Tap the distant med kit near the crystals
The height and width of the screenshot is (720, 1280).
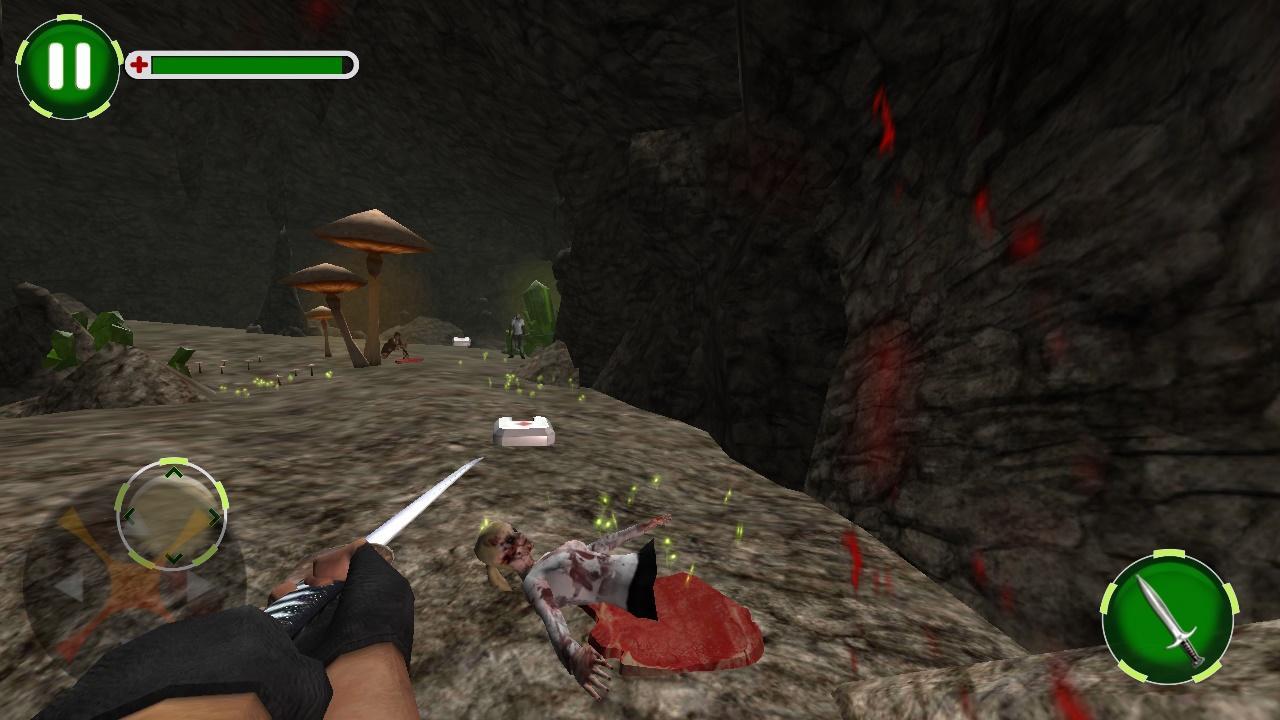(459, 339)
